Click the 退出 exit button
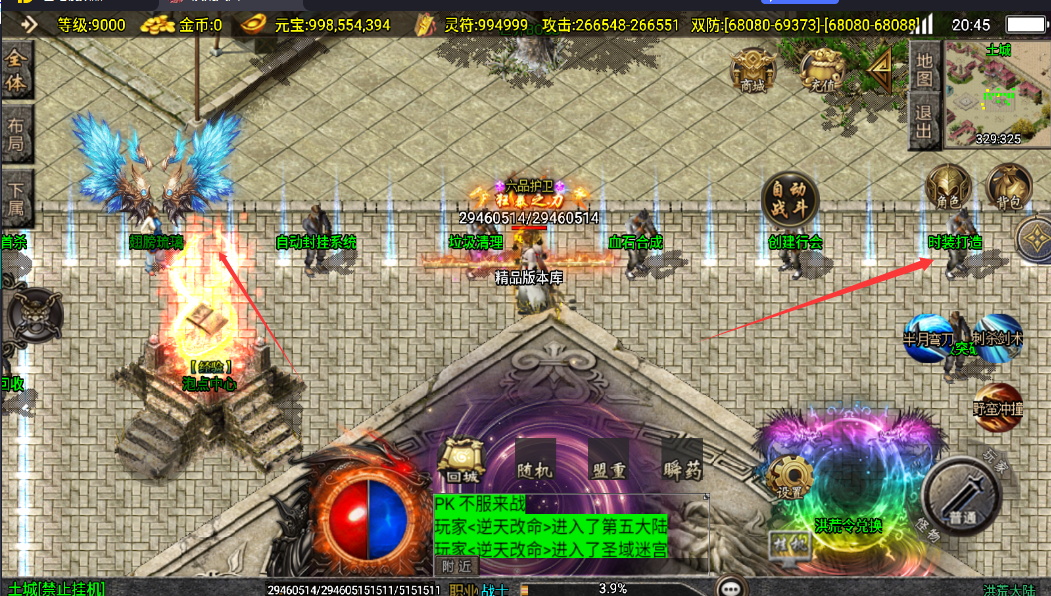The image size is (1051, 596). pyautogui.click(x=924, y=121)
